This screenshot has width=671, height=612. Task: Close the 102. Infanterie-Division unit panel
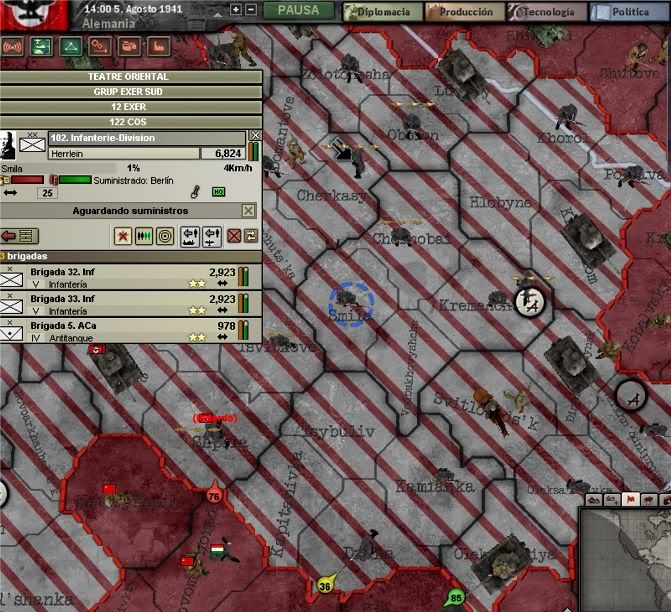pyautogui.click(x=255, y=135)
